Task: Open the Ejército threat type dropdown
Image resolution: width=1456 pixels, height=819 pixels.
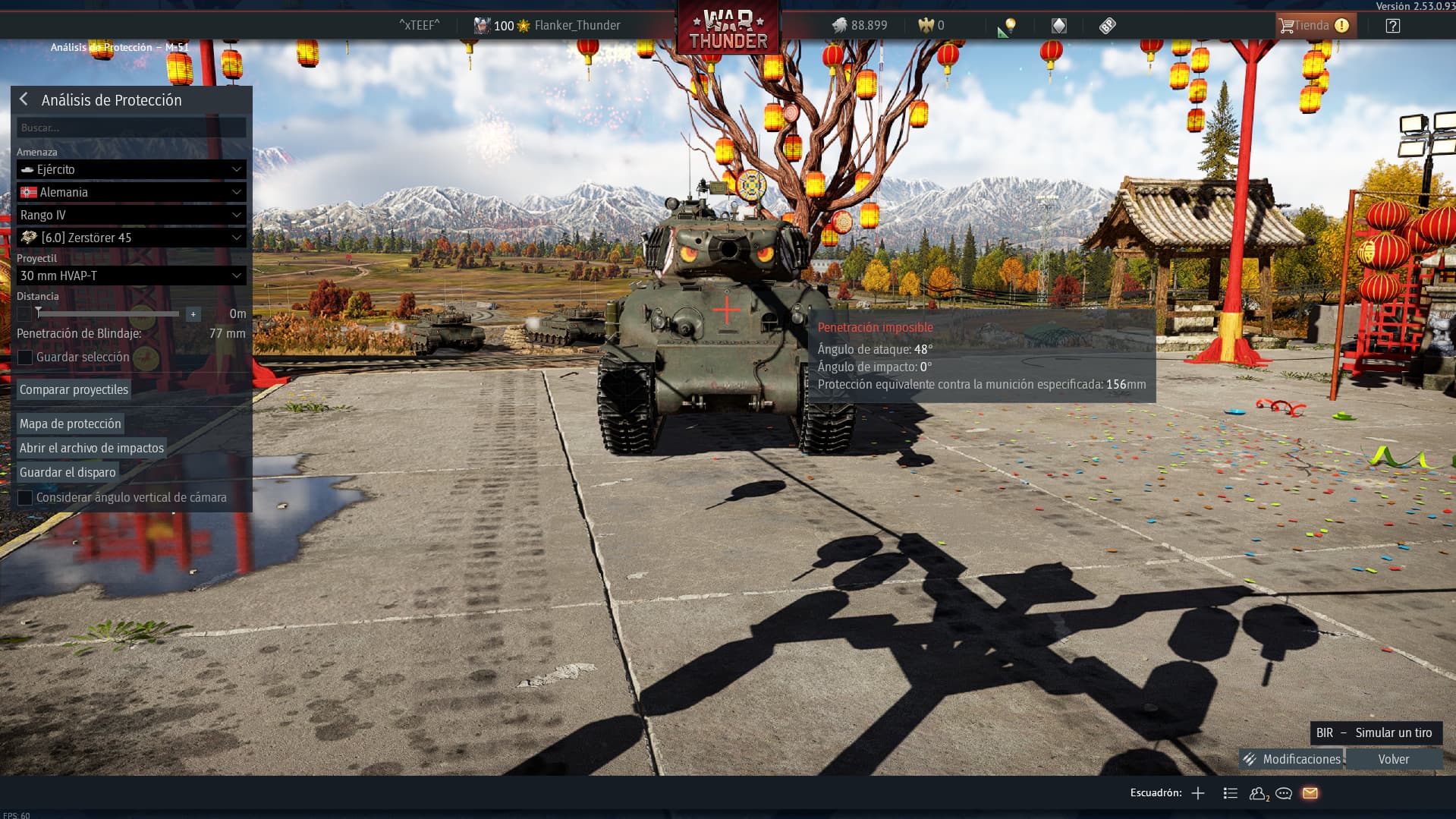Action: (x=131, y=169)
